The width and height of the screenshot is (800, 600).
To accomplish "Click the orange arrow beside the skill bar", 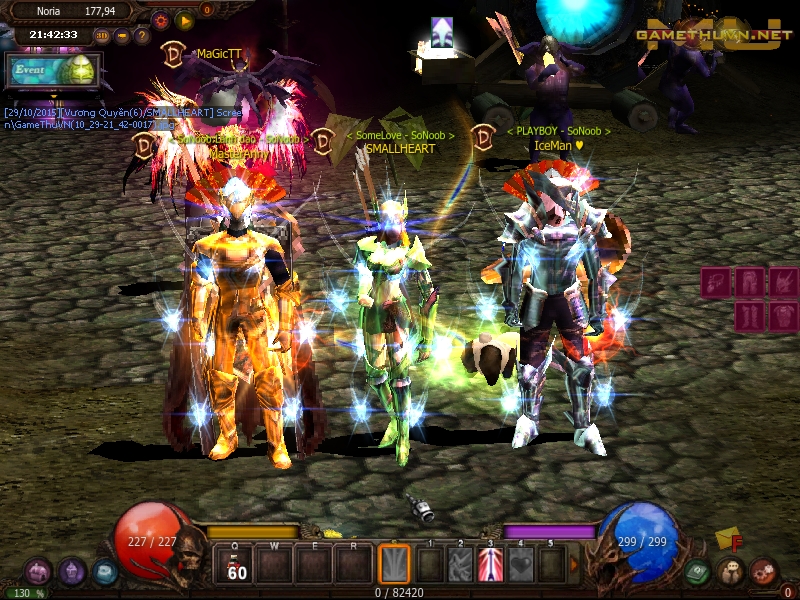I will click(574, 564).
